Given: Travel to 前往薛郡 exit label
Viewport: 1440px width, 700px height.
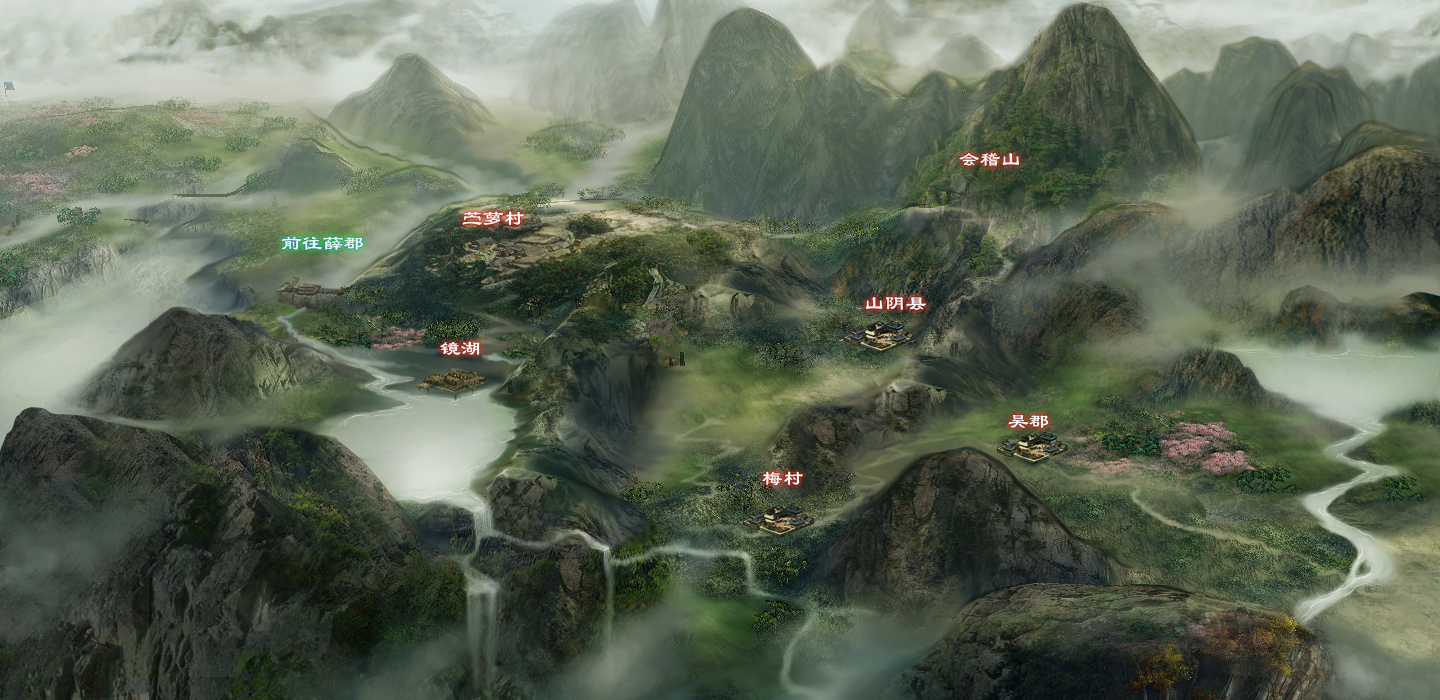Looking at the screenshot, I should pos(322,243).
